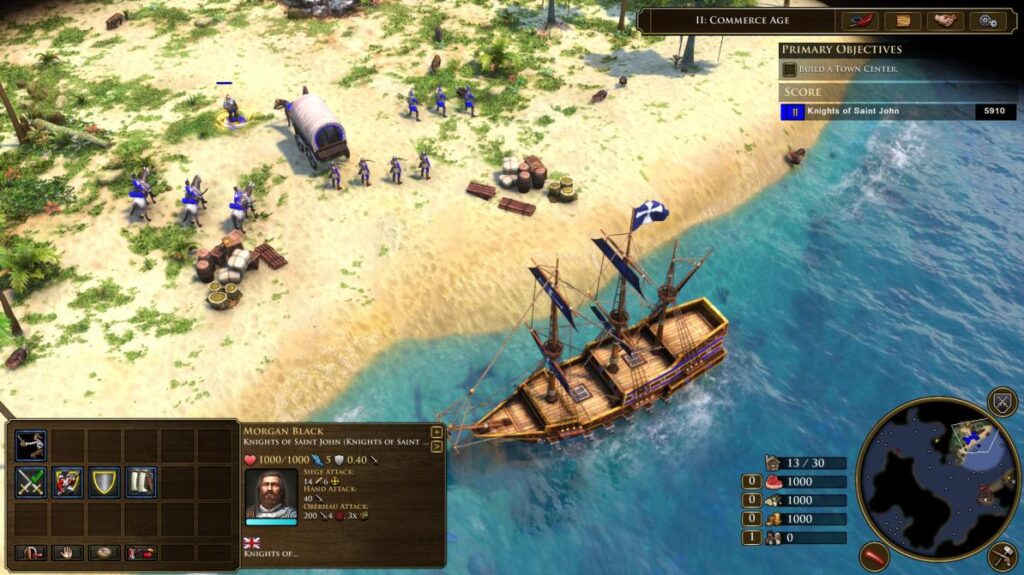Select the soldiers with yellow shield command
1024x575 pixels.
pos(68,483)
